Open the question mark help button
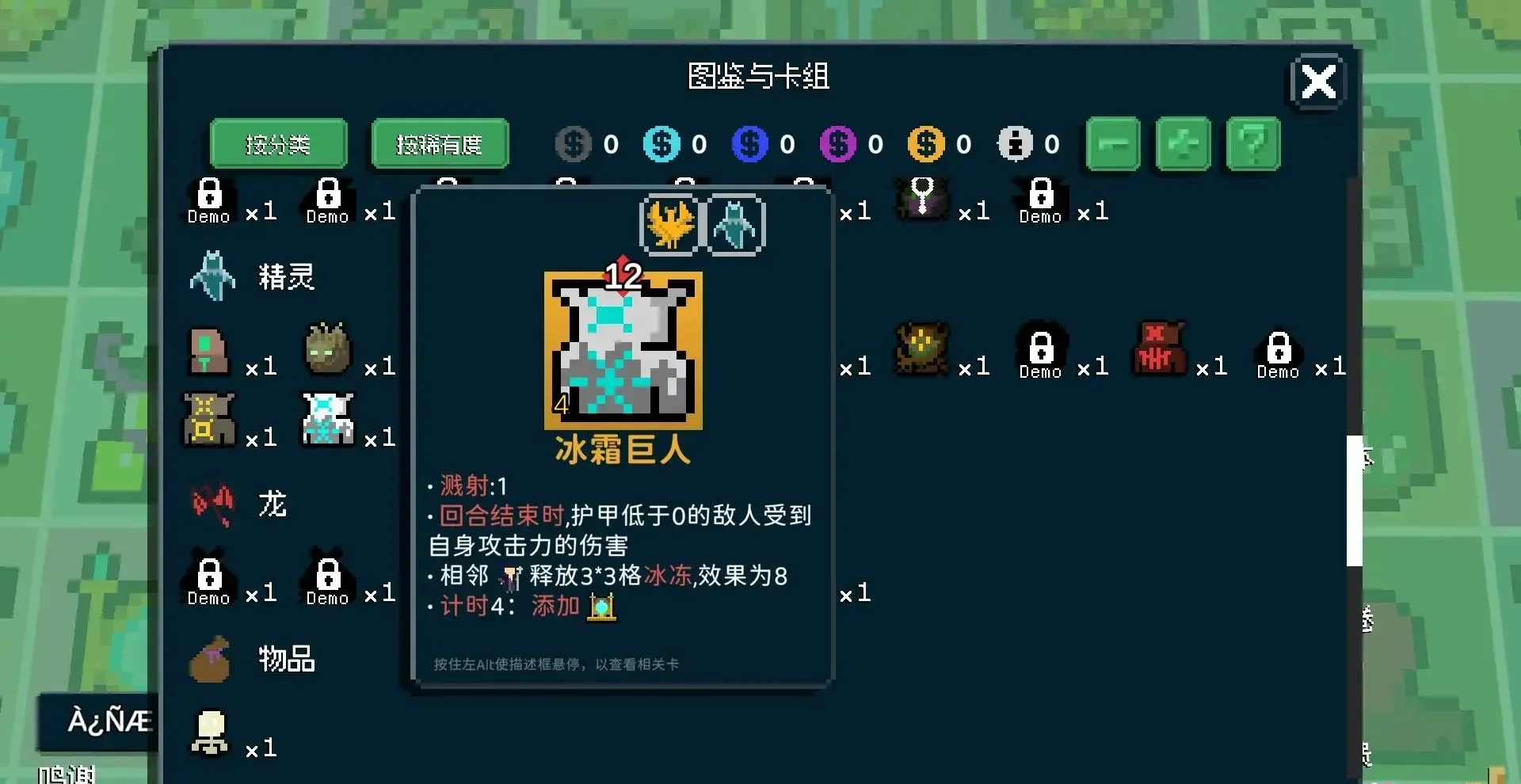This screenshot has width=1521, height=784. pos(1252,143)
